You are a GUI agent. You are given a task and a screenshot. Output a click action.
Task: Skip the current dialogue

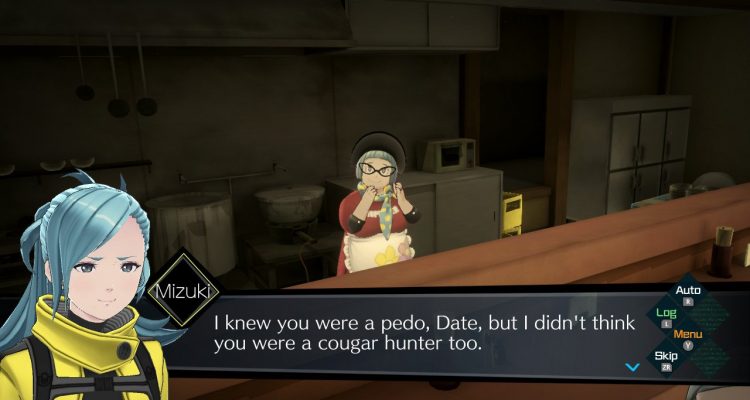[x=666, y=356]
